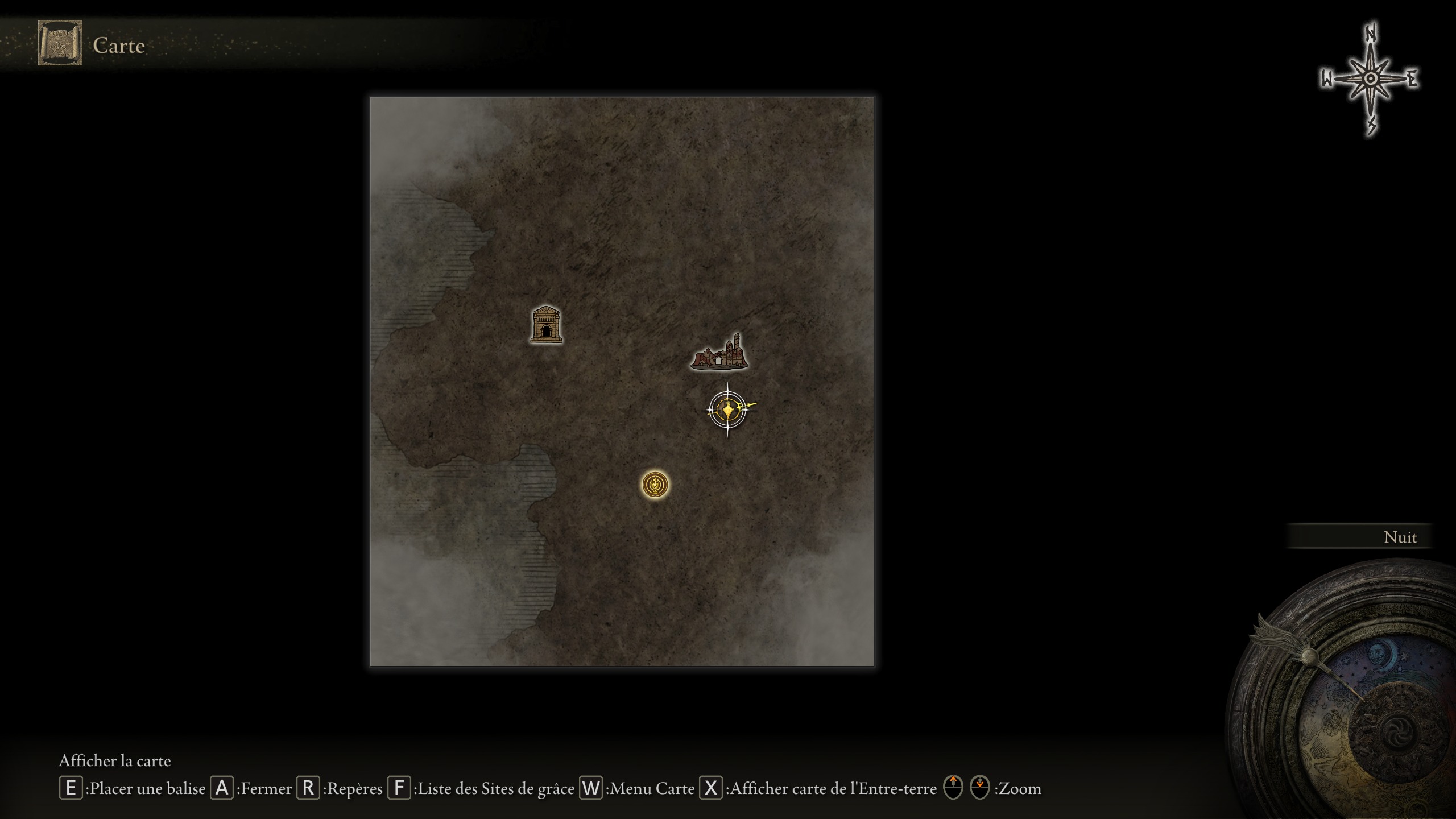The height and width of the screenshot is (819, 1456).
Task: Select the glowing Site of Grace marker
Action: tap(654, 483)
